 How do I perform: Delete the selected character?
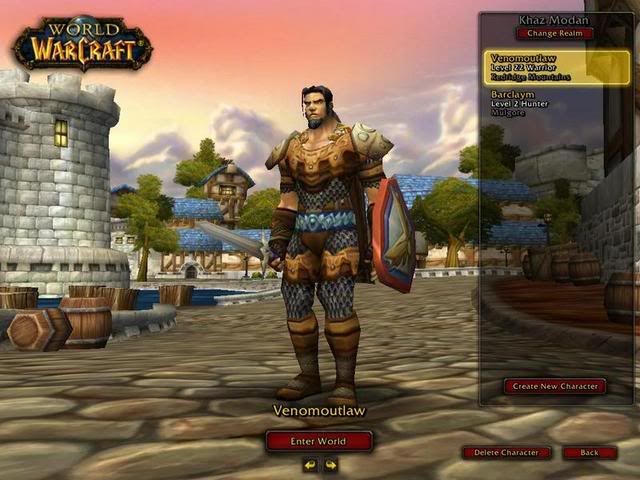pyautogui.click(x=506, y=453)
